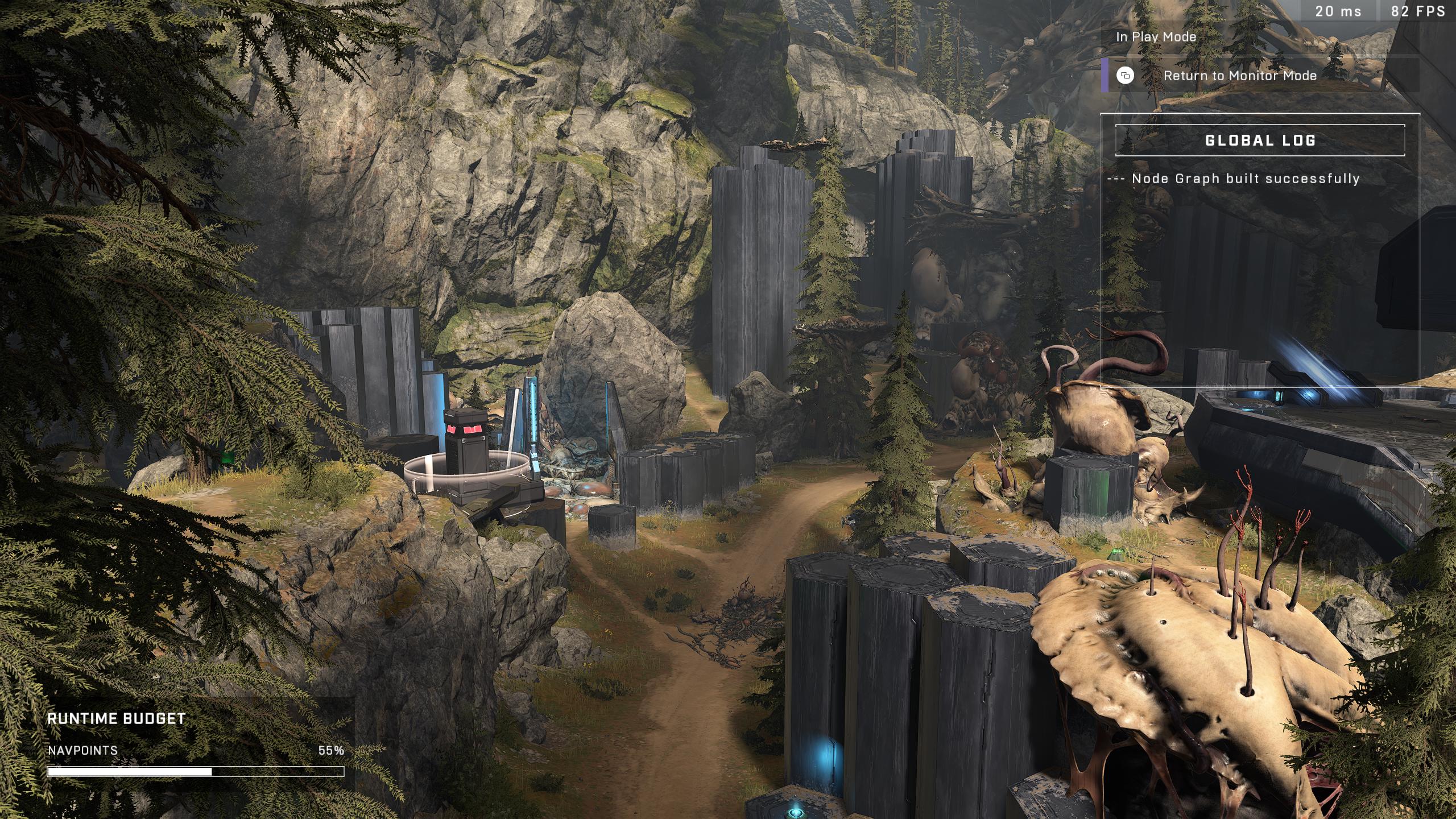Return to Monitor Mode
Viewport: 1456px width, 819px height.
pos(1239,76)
